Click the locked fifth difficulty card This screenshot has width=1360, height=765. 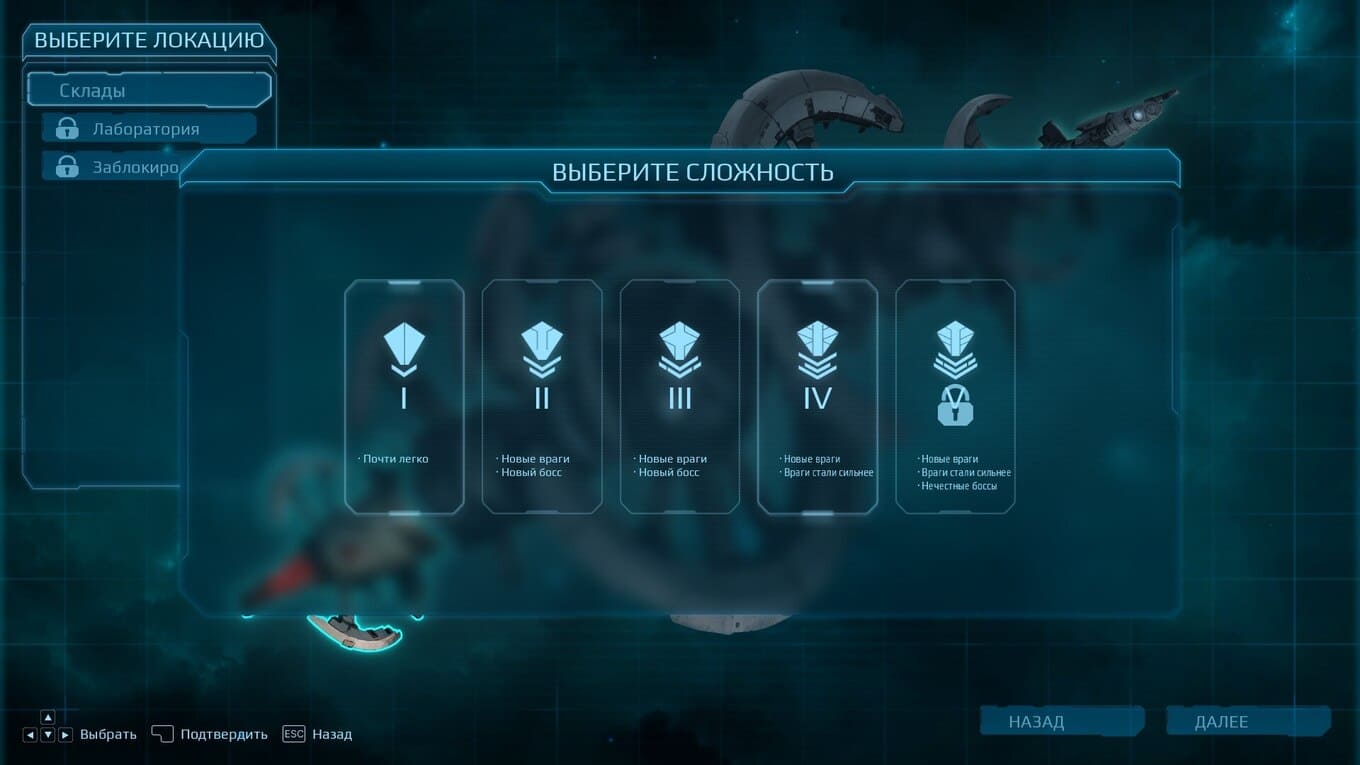(955, 397)
